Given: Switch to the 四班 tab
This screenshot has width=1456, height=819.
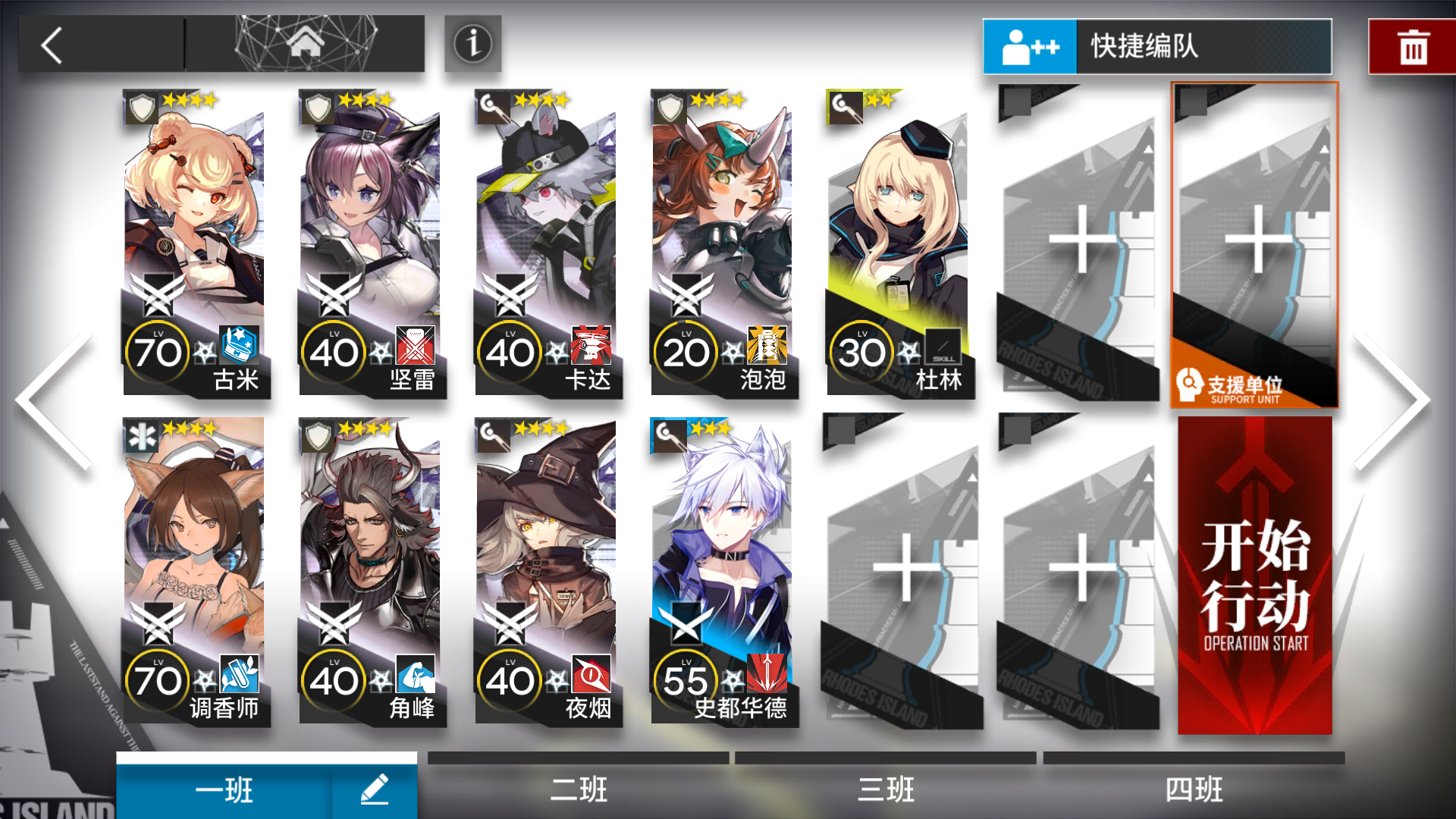Looking at the screenshot, I should (x=1193, y=789).
